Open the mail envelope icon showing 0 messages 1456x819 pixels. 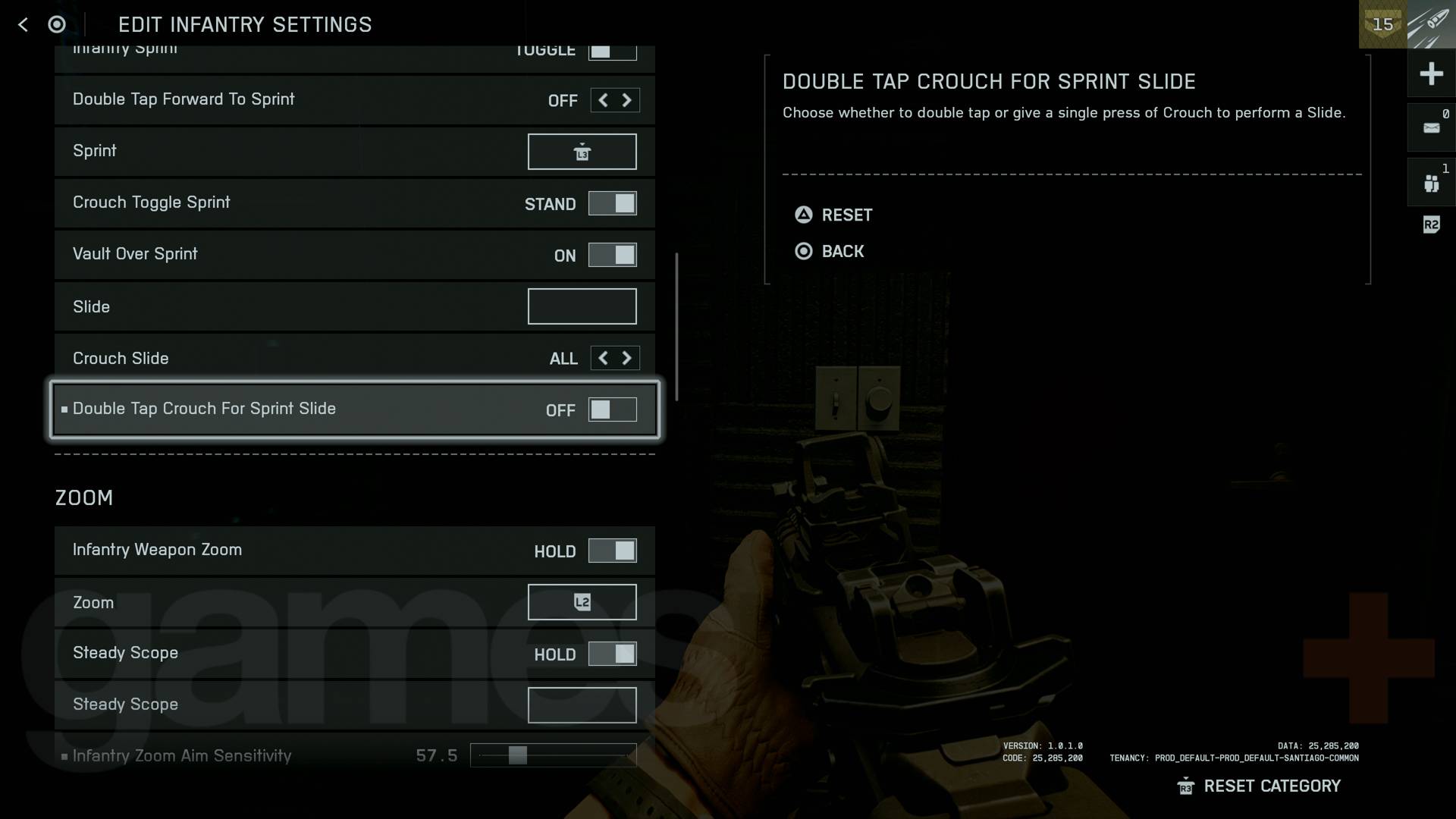(1432, 127)
